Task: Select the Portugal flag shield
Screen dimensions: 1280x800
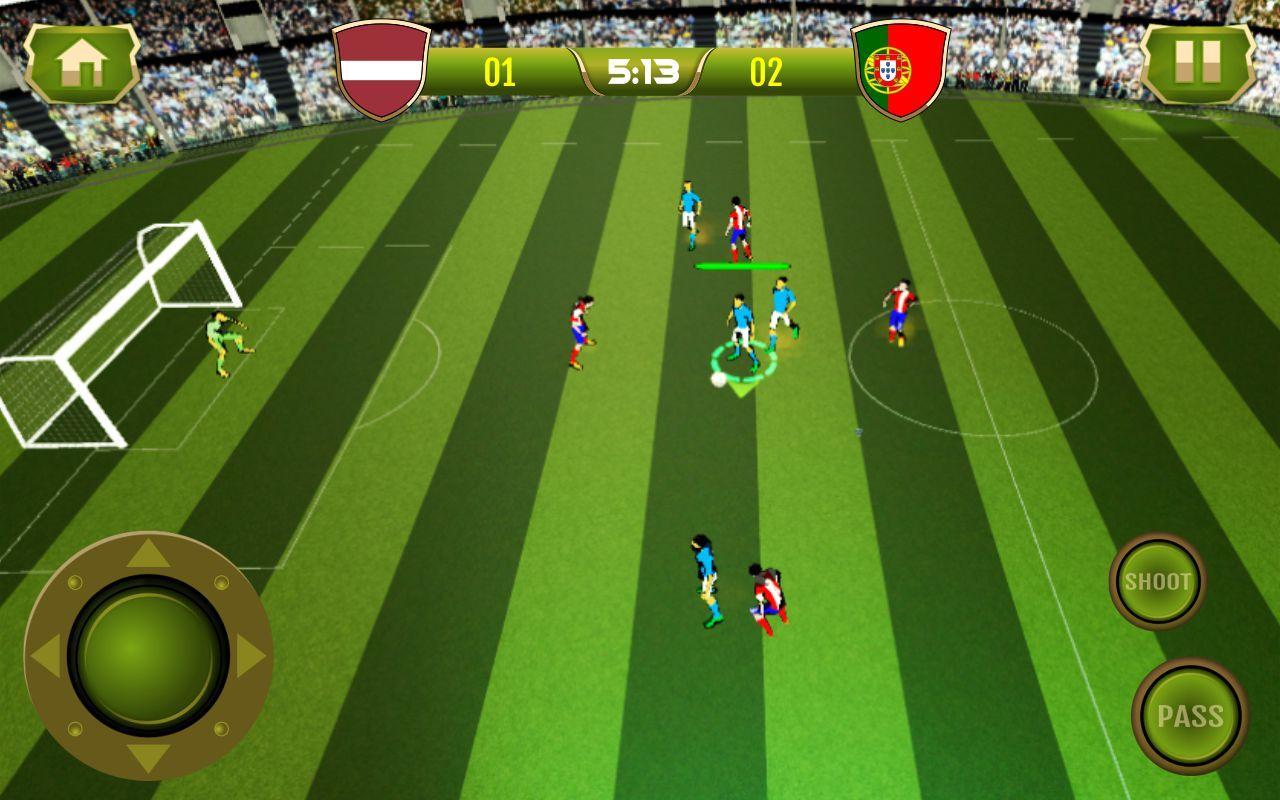Action: [898, 68]
